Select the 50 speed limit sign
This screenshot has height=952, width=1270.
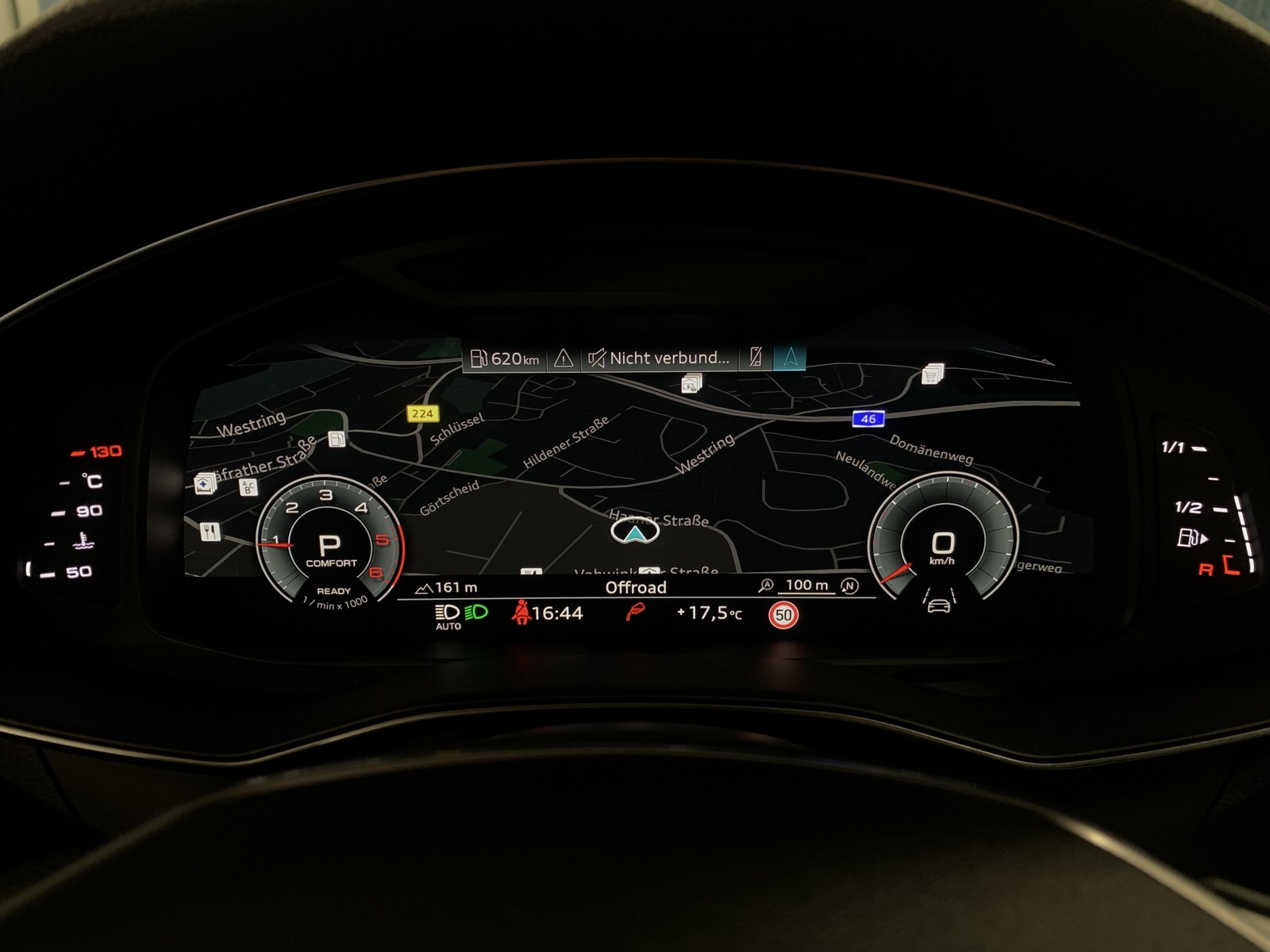coord(783,615)
